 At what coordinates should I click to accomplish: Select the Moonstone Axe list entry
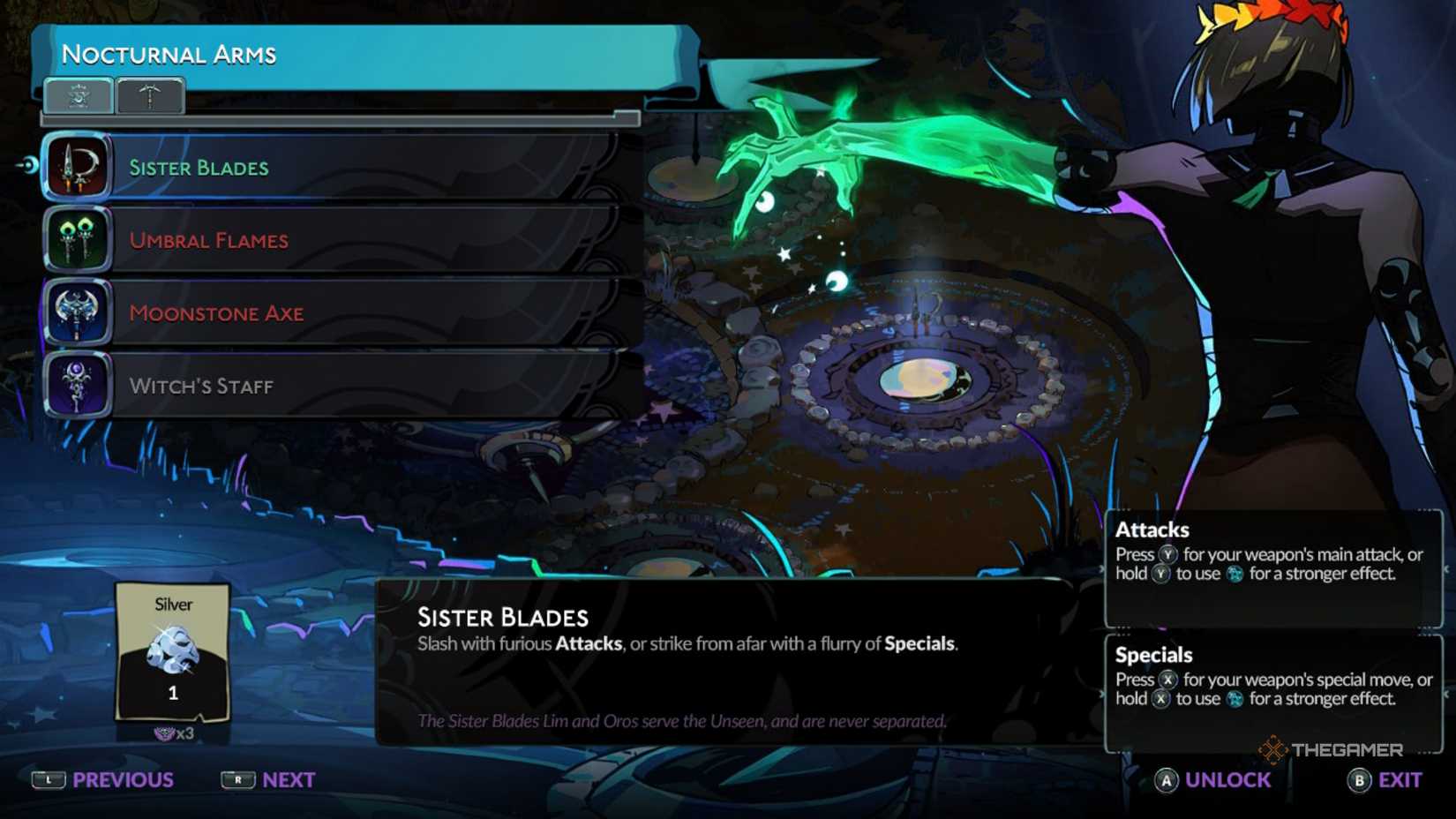point(353,312)
